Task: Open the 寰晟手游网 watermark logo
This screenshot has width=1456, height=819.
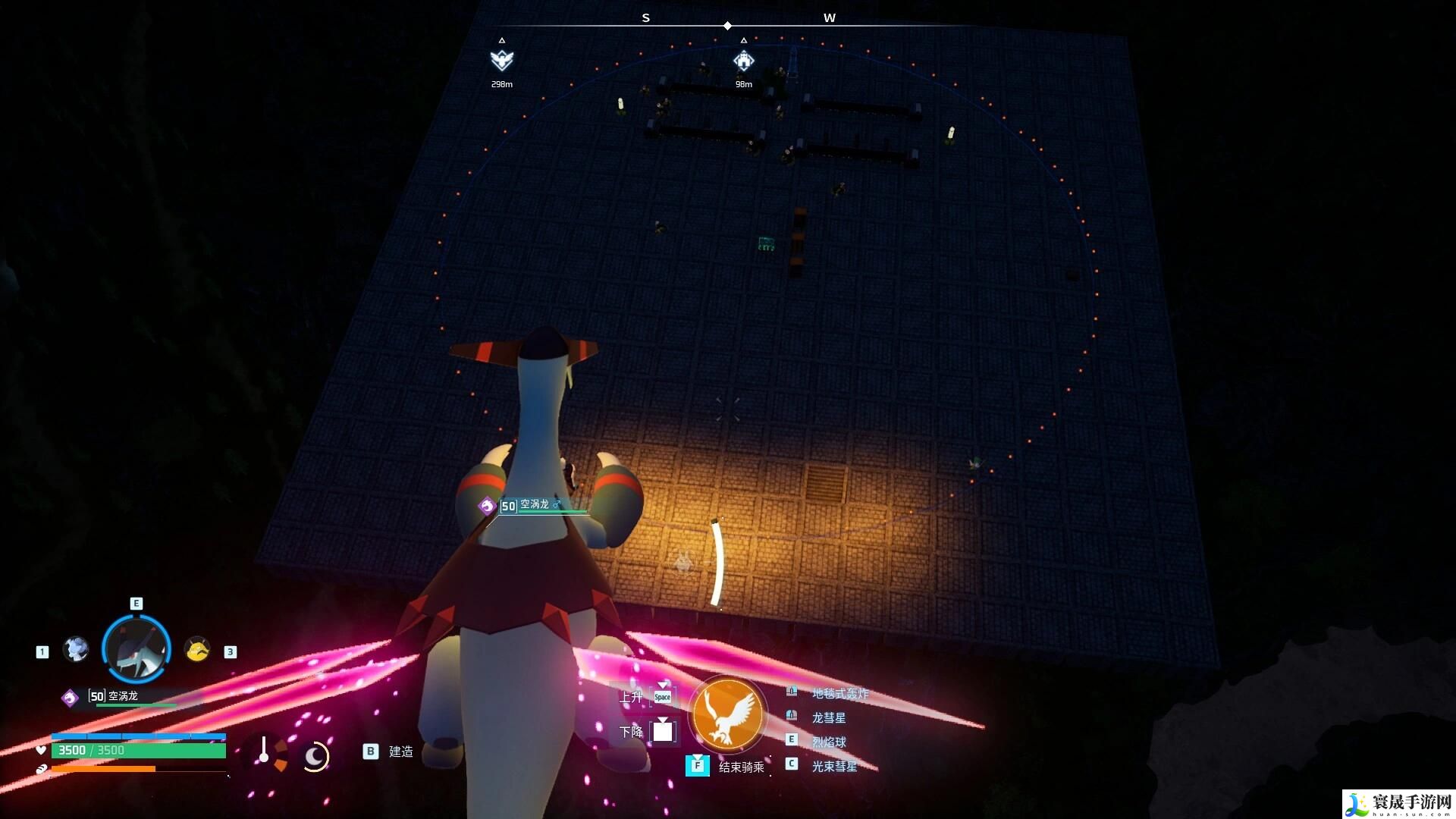Action: [1398, 804]
